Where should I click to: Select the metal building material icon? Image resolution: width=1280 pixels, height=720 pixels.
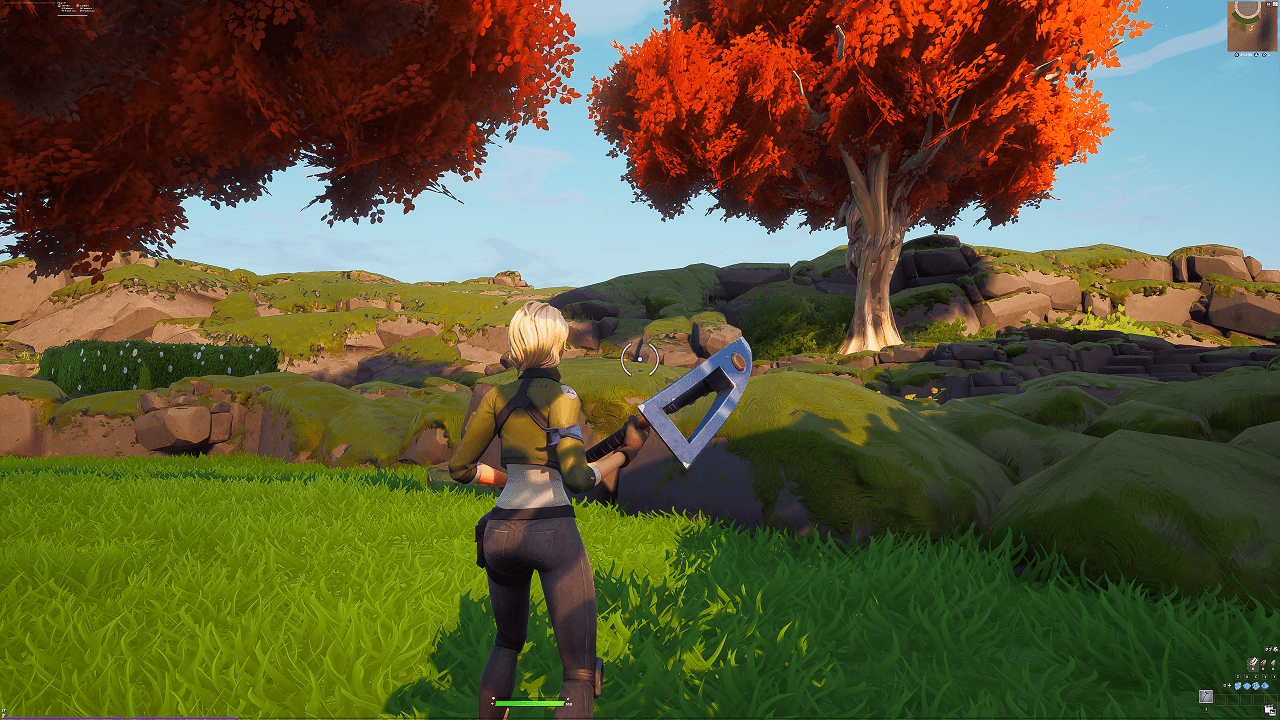[x=1273, y=663]
